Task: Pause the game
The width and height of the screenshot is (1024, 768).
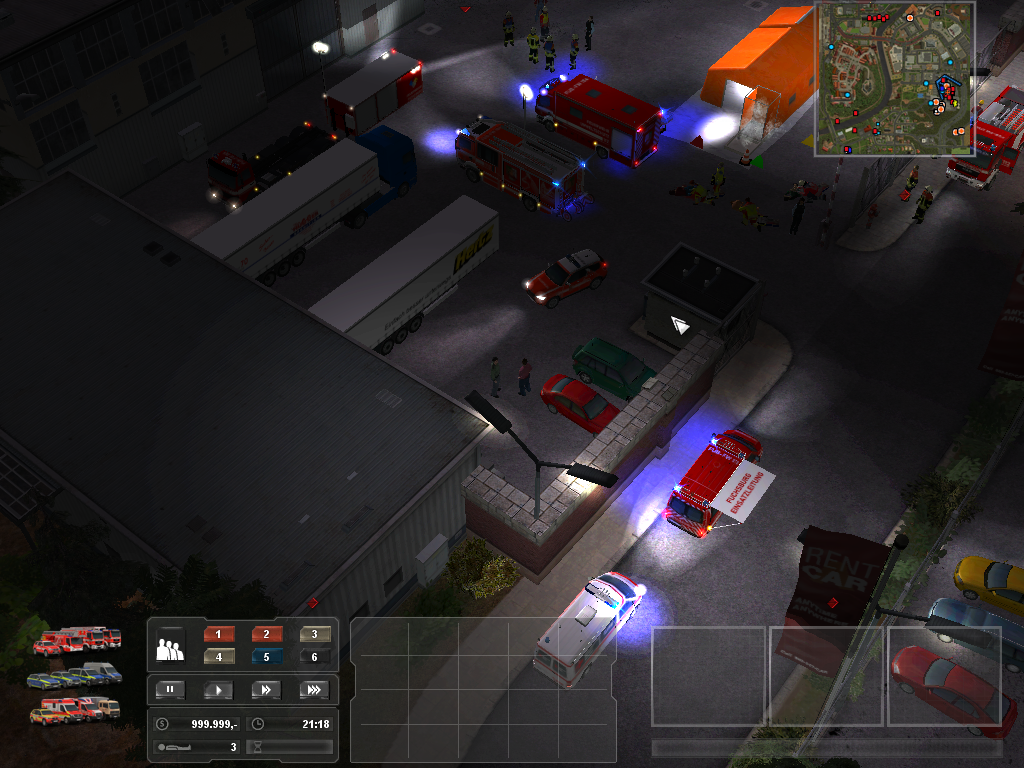Action: click(170, 689)
